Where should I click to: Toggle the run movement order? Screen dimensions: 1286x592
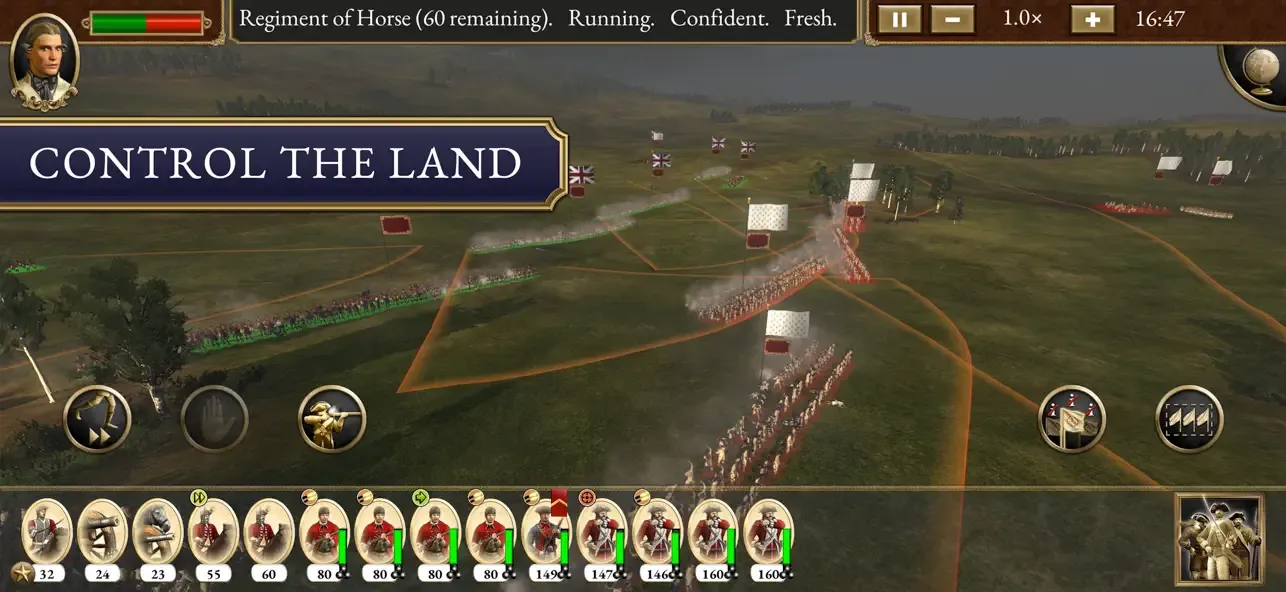pyautogui.click(x=98, y=419)
